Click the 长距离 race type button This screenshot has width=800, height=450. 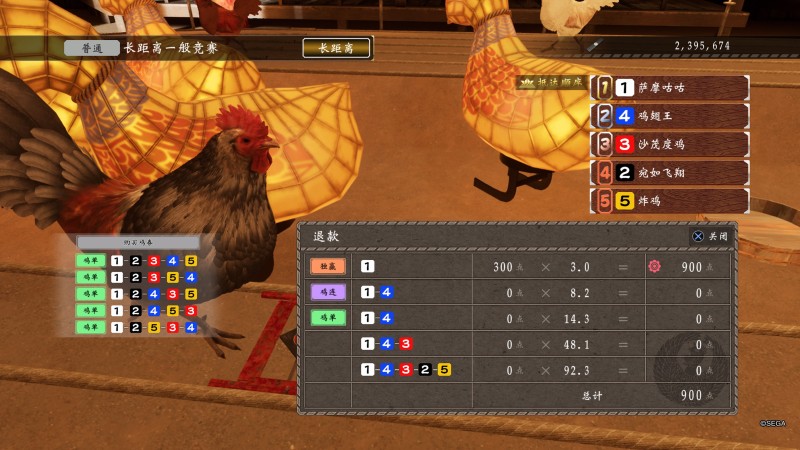(336, 47)
